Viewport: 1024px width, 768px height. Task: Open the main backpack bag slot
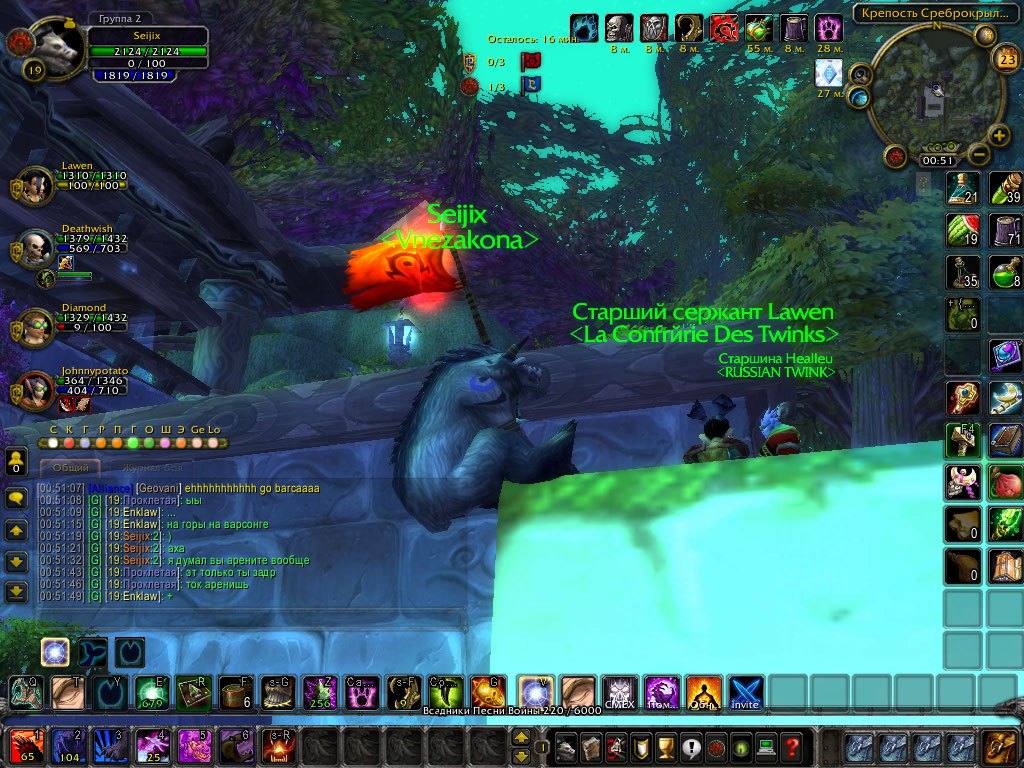coord(999,747)
